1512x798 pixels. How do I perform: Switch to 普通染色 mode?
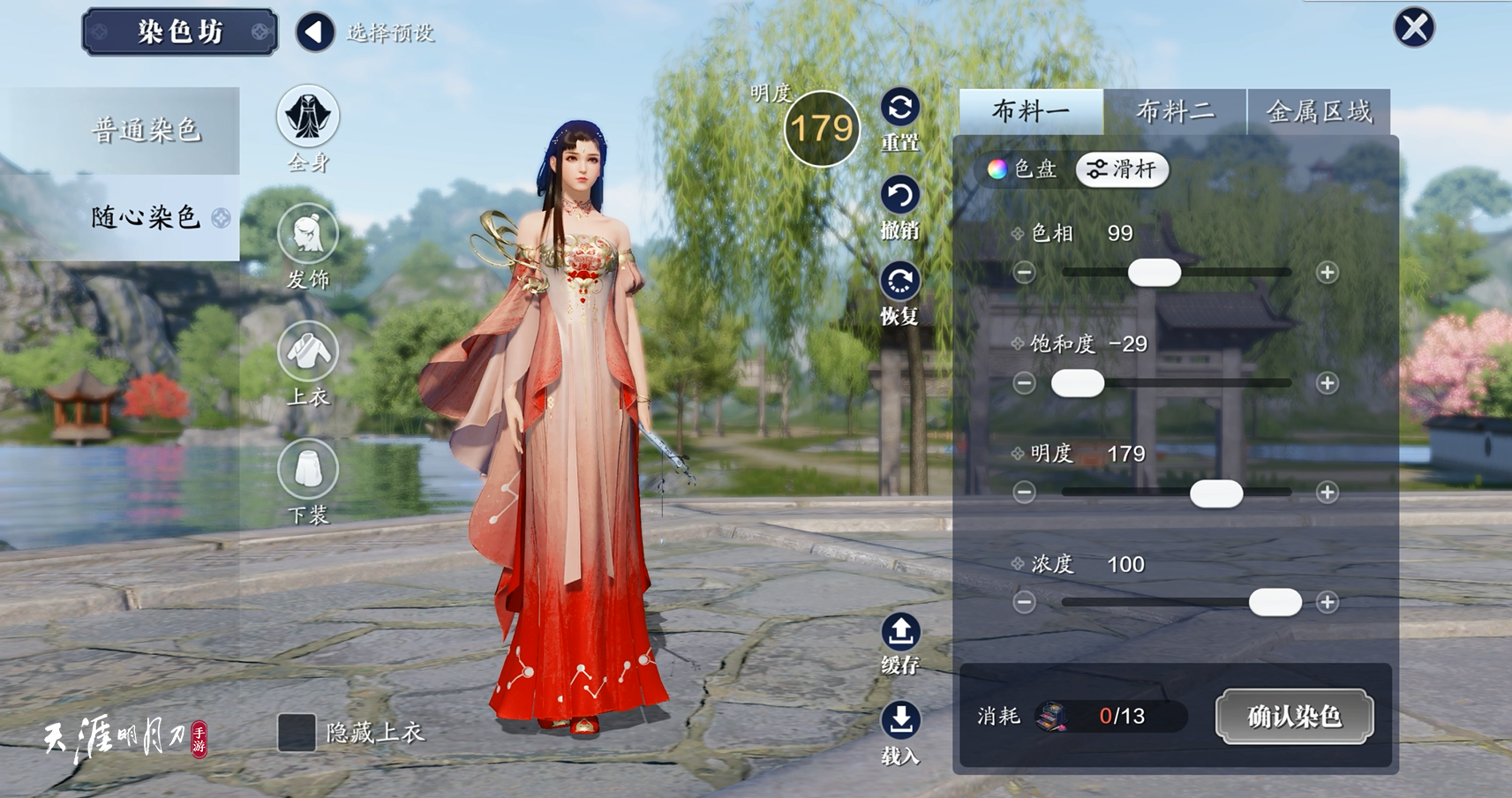click(146, 131)
